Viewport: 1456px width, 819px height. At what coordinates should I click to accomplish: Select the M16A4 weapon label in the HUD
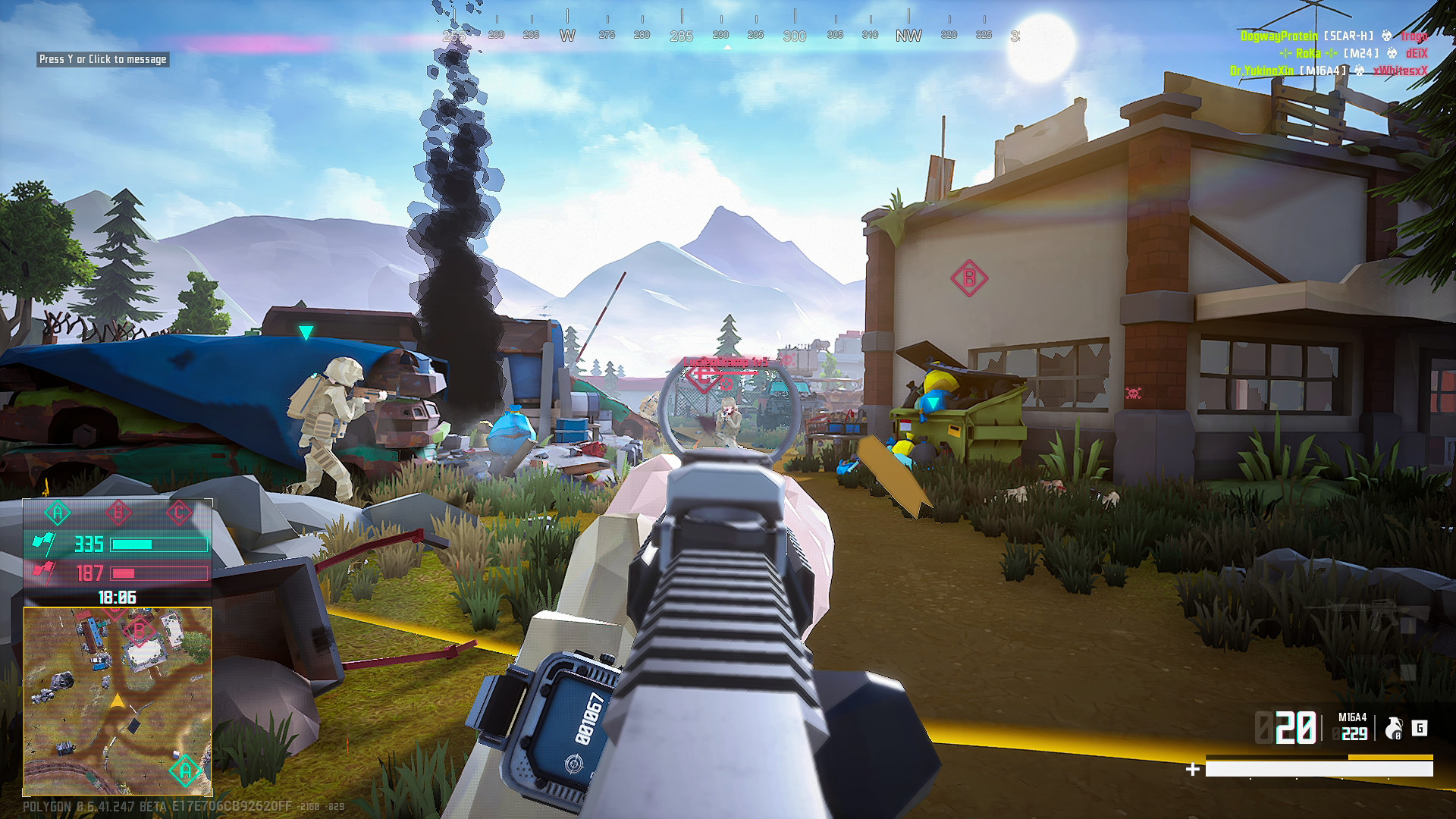pyautogui.click(x=1353, y=717)
